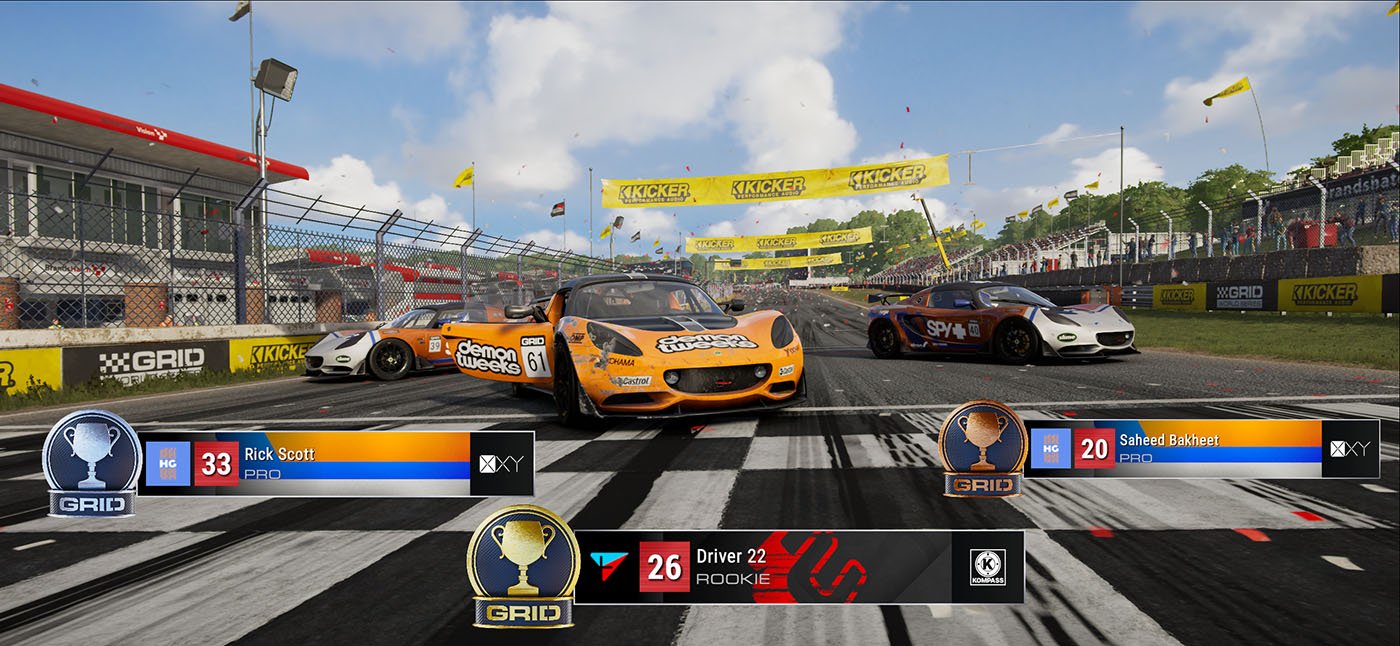Image resolution: width=1400 pixels, height=646 pixels.
Task: Click the Kompass sponsor logo
Action: (988, 567)
